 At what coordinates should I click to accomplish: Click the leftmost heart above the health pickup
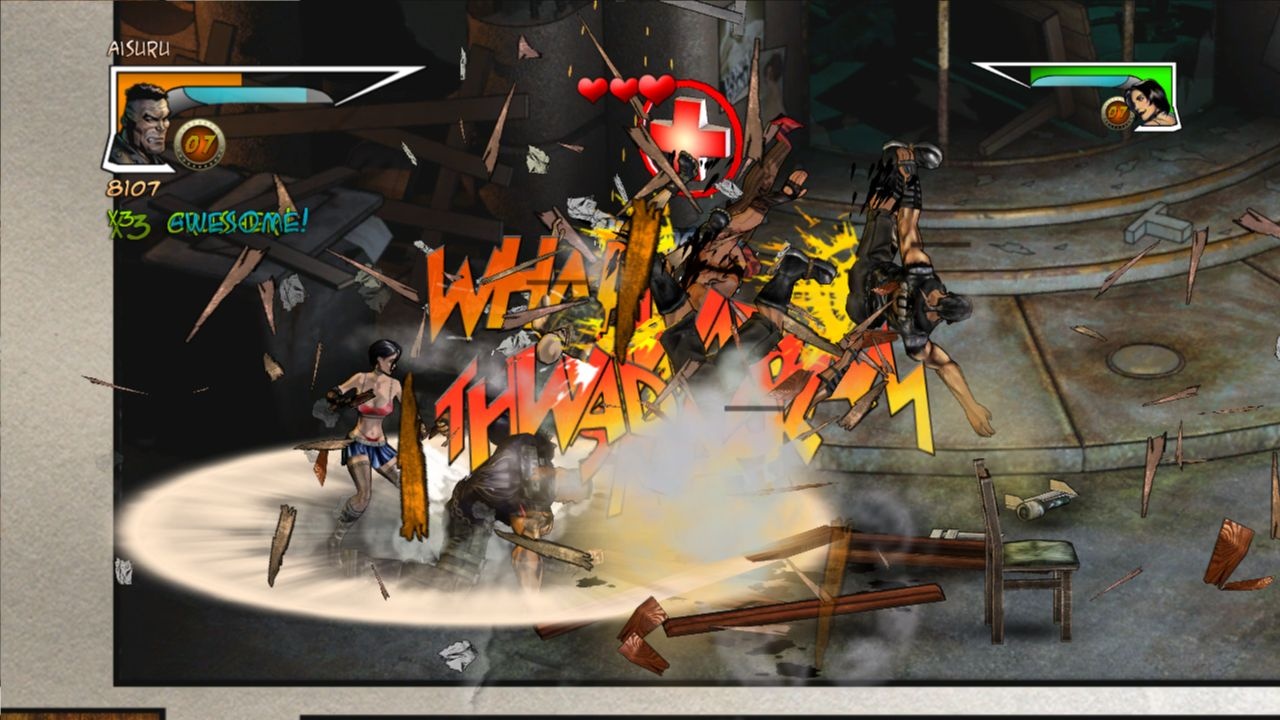[x=593, y=88]
